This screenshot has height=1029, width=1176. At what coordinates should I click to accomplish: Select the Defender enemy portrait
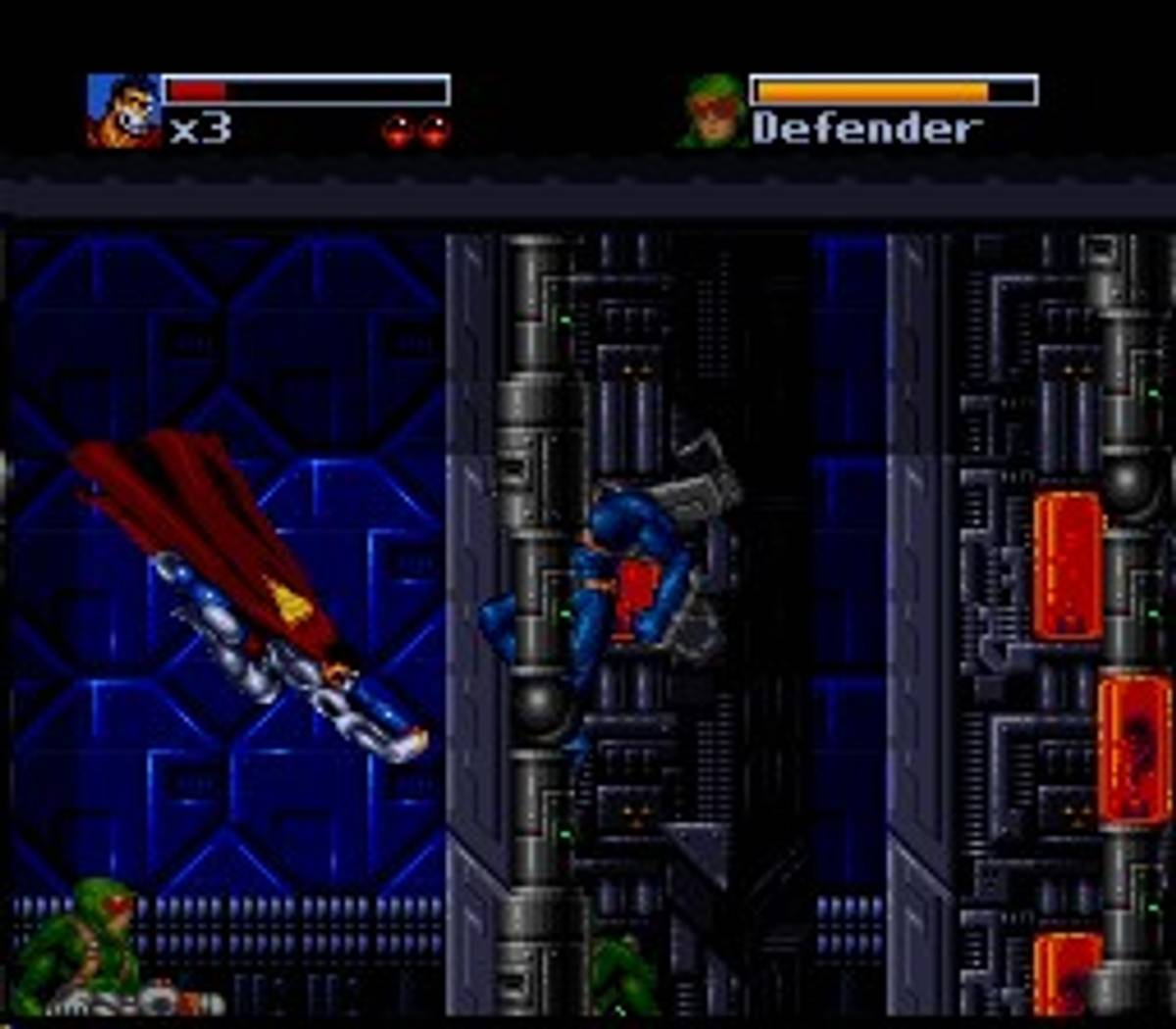(714, 111)
